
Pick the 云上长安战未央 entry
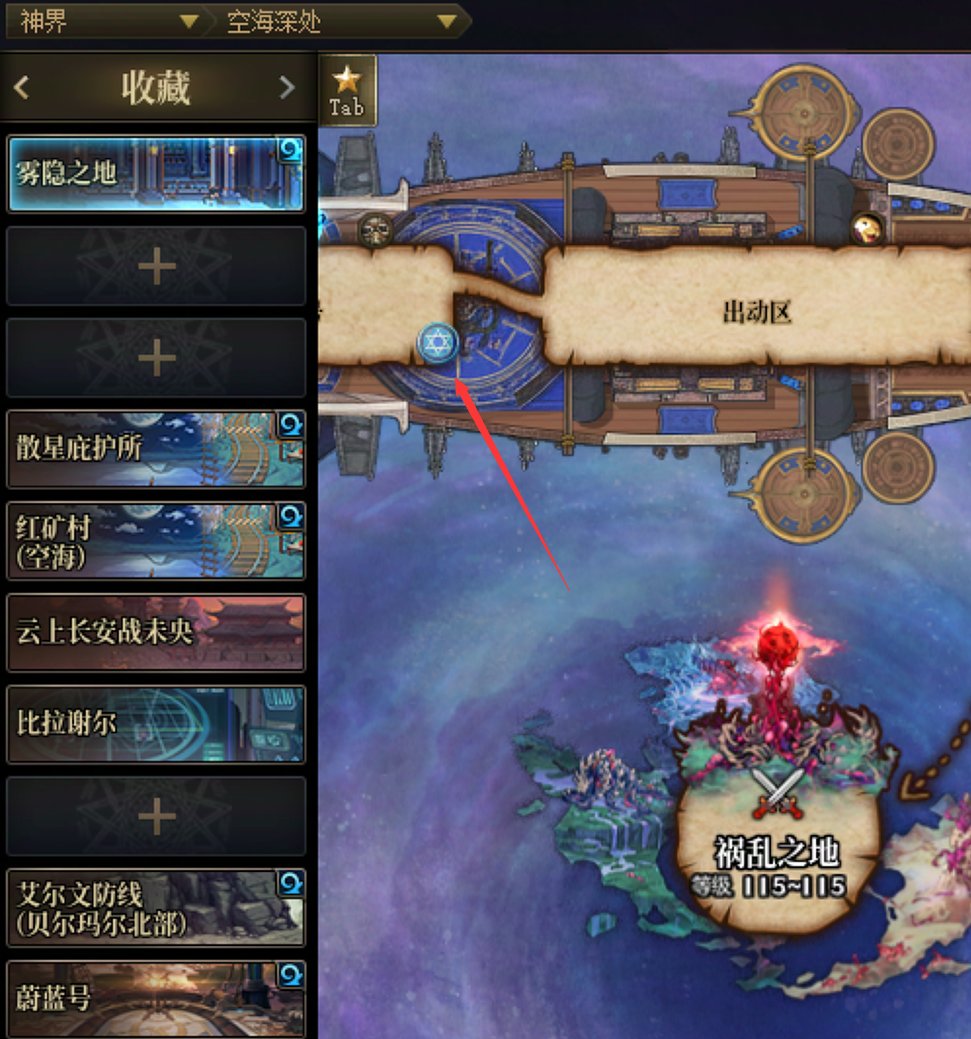pos(155,632)
